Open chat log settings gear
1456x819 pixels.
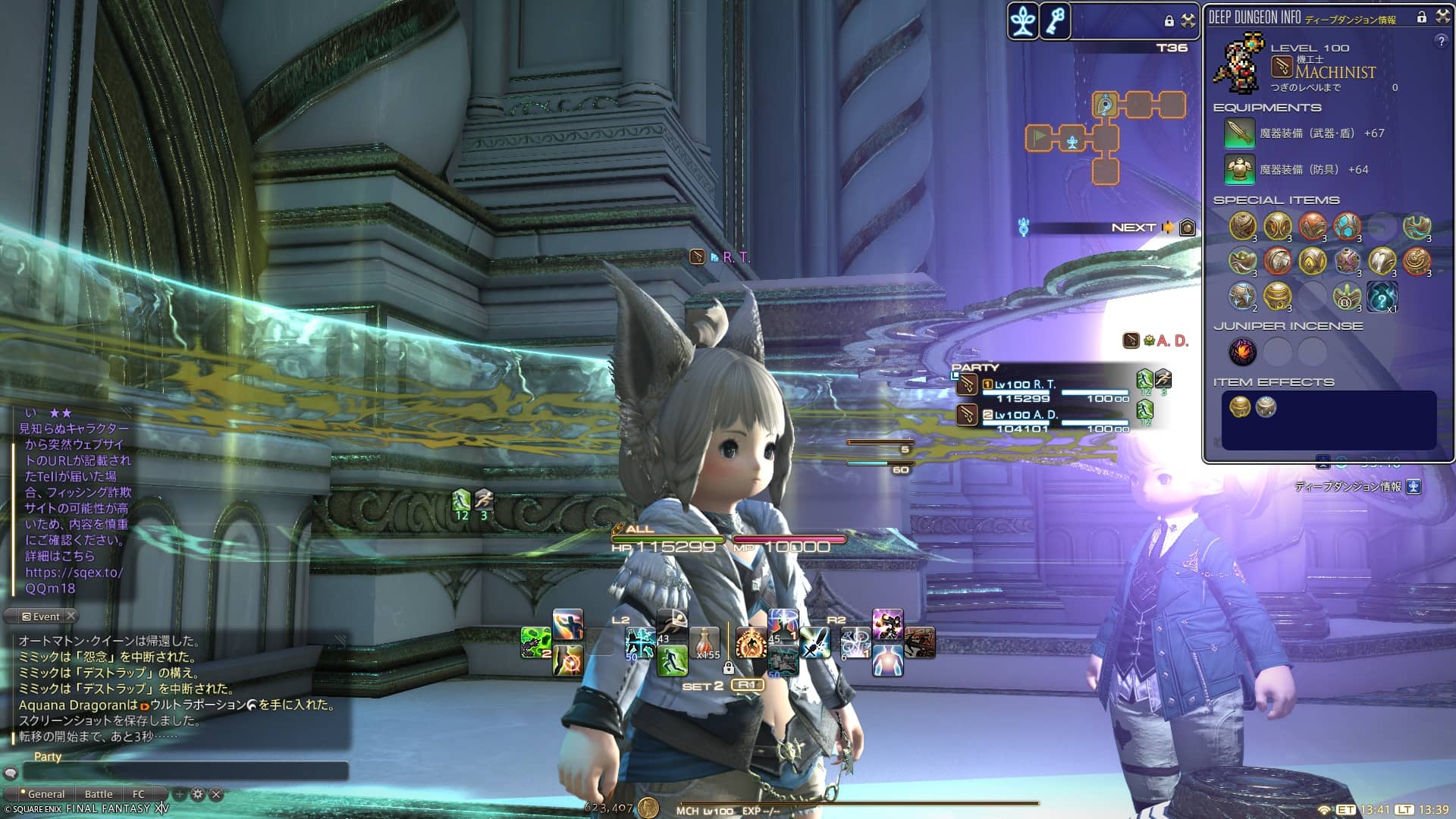[198, 794]
